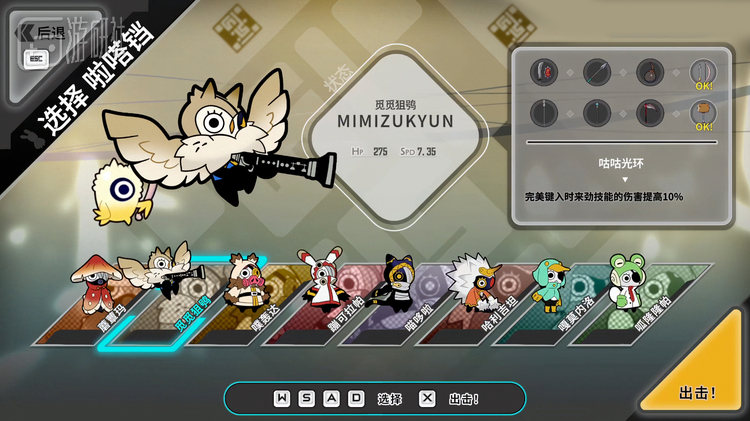Choose the frog character 呱隆隆帕
Viewport: 750px width, 421px height.
[629, 300]
